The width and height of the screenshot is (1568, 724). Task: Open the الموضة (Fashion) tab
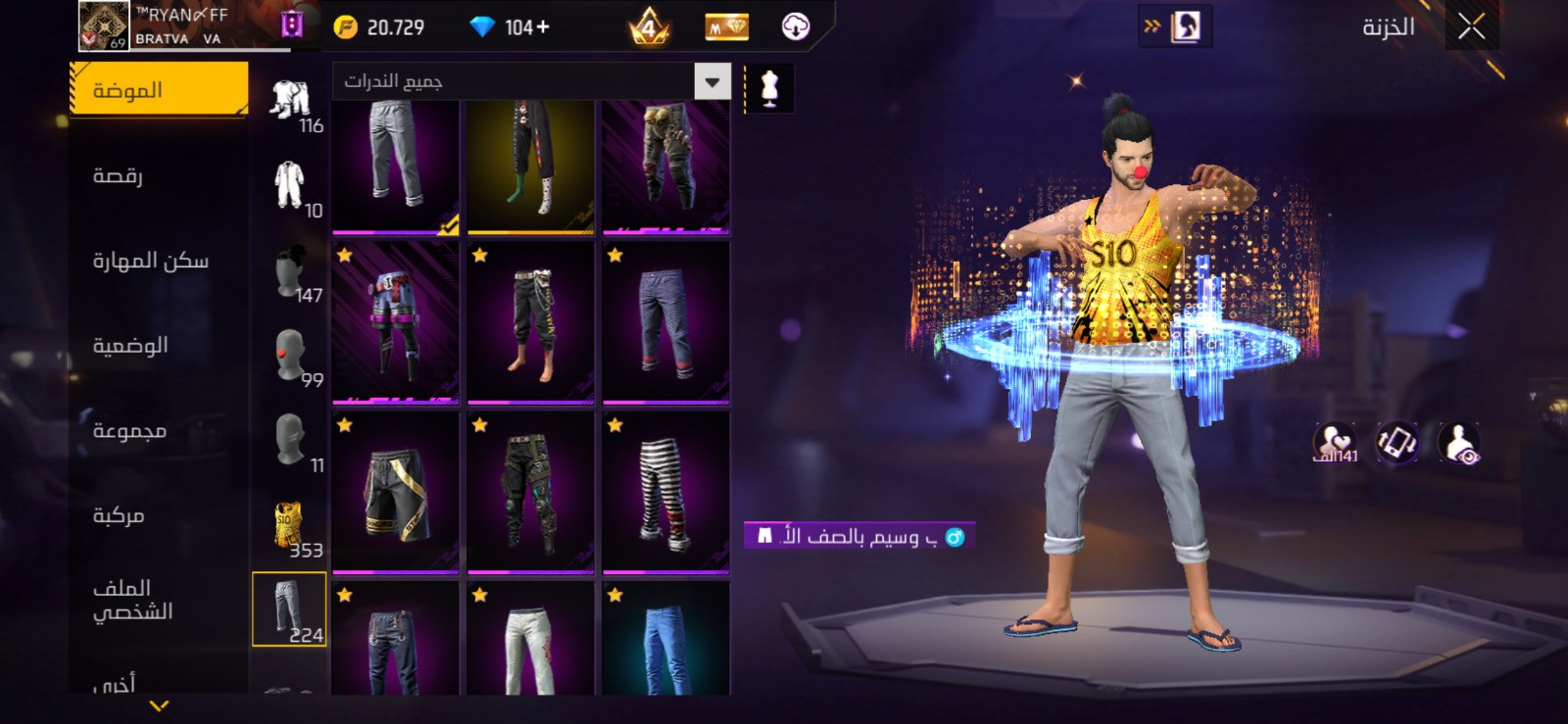(x=159, y=90)
